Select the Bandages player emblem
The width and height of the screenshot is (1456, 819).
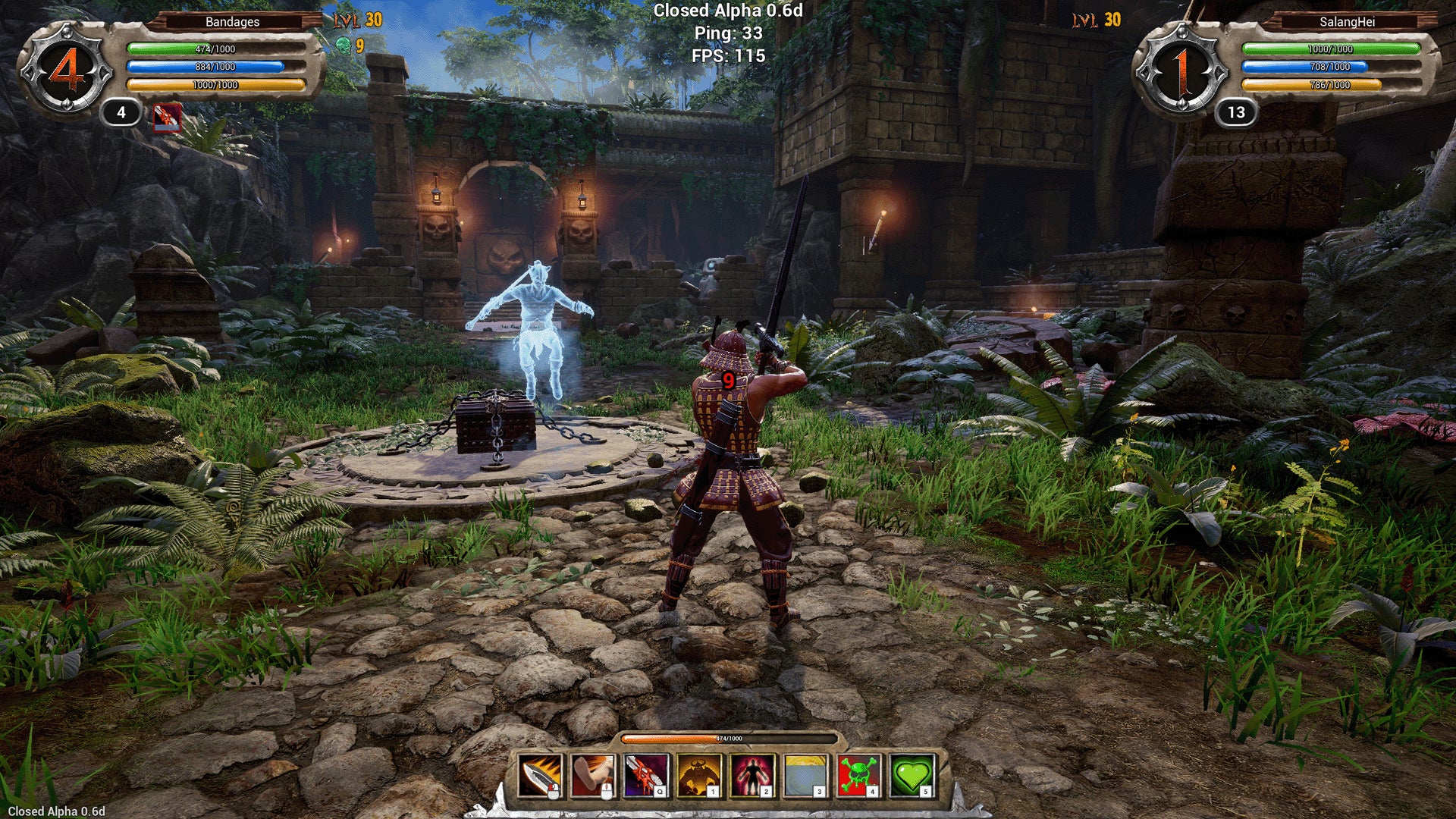tap(67, 71)
